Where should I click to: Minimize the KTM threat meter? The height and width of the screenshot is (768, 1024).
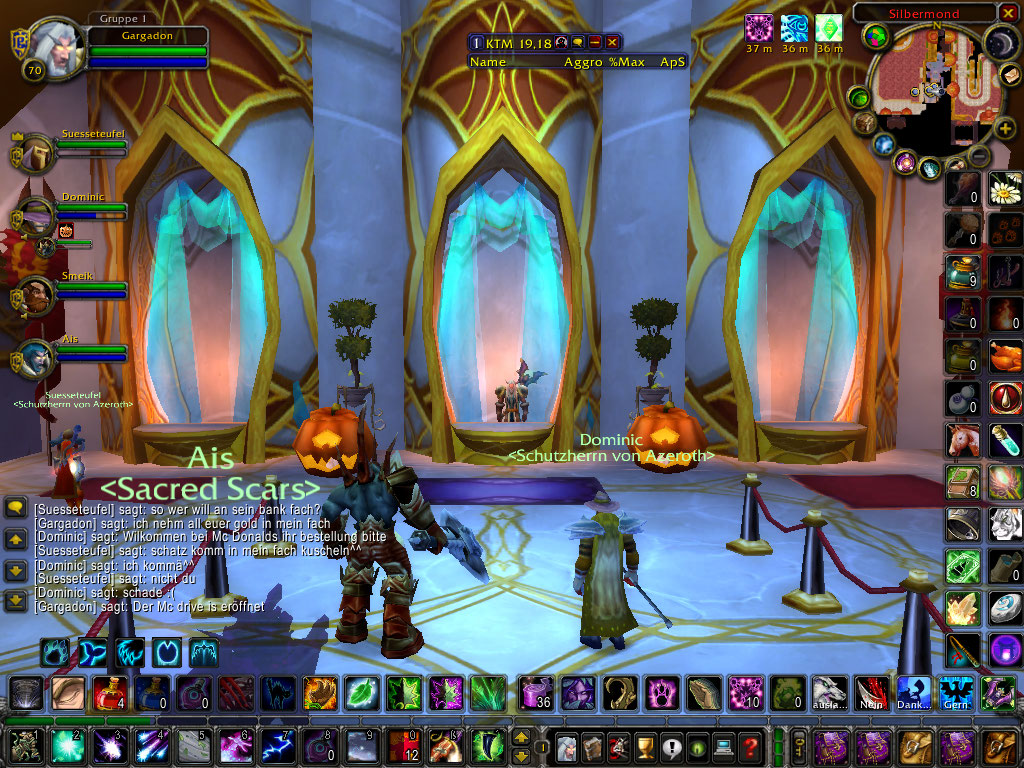tap(595, 42)
